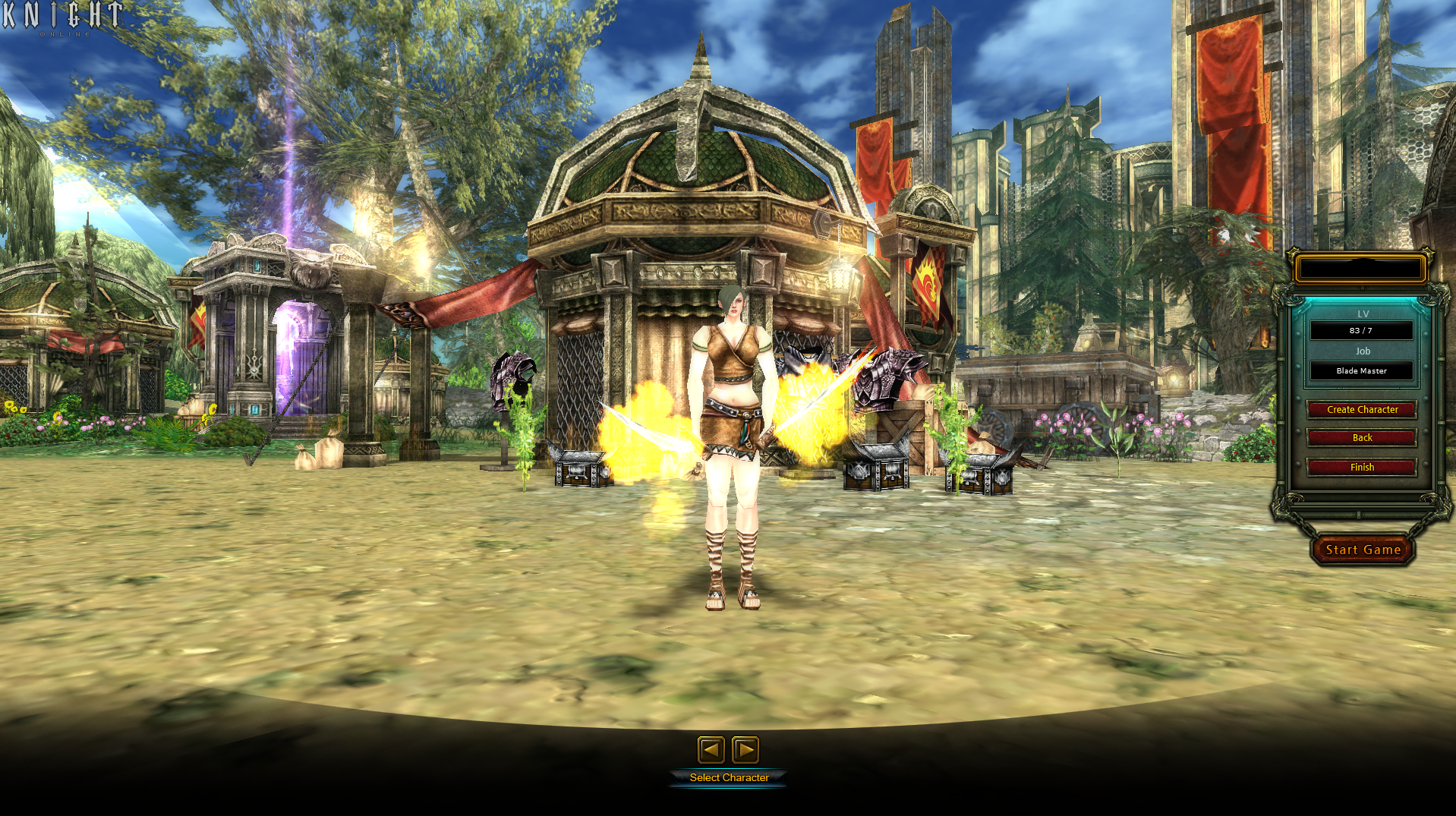The height and width of the screenshot is (816, 1456).
Task: Show the previous character with left arrow
Action: (x=711, y=750)
